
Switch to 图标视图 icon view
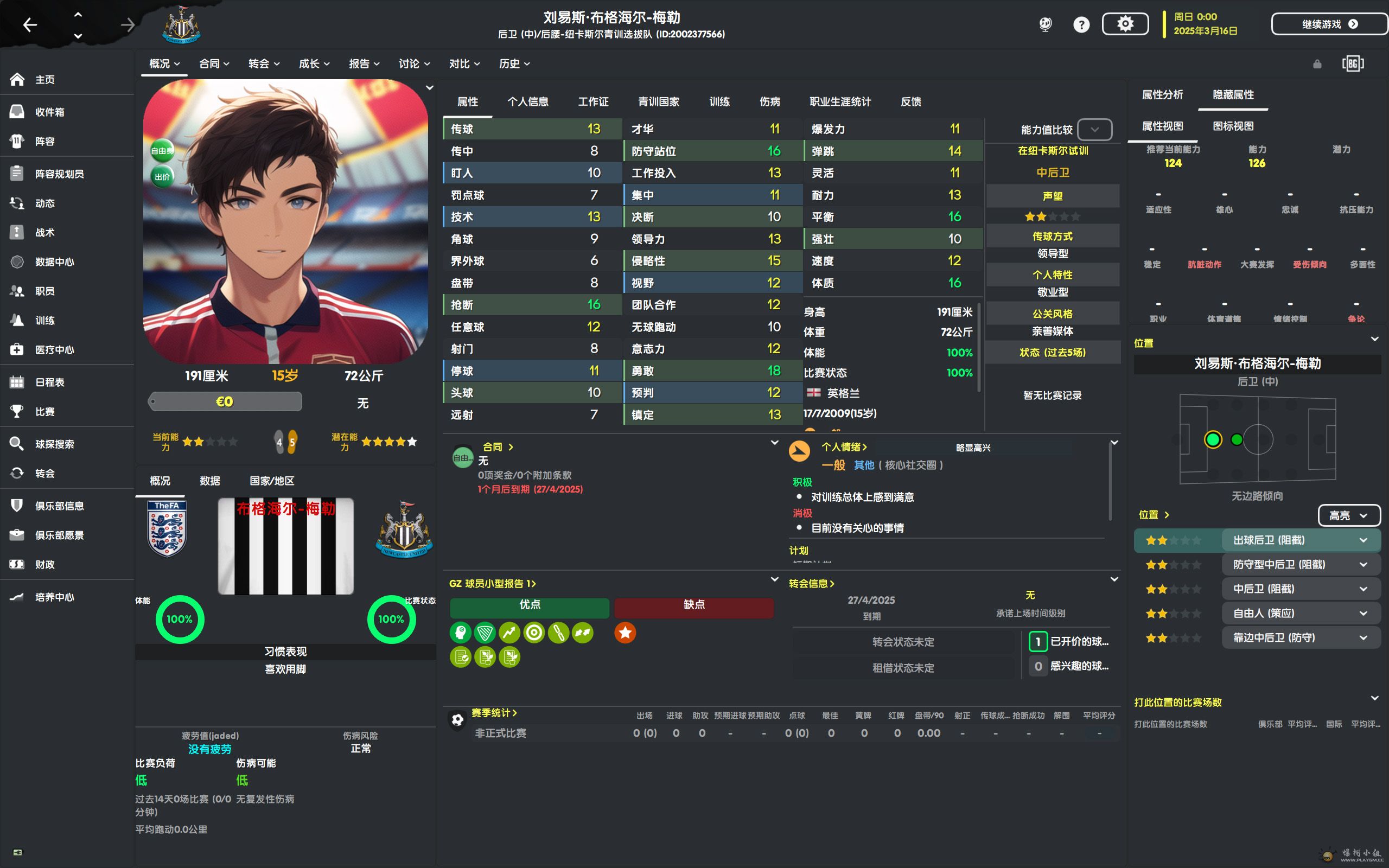[1232, 126]
